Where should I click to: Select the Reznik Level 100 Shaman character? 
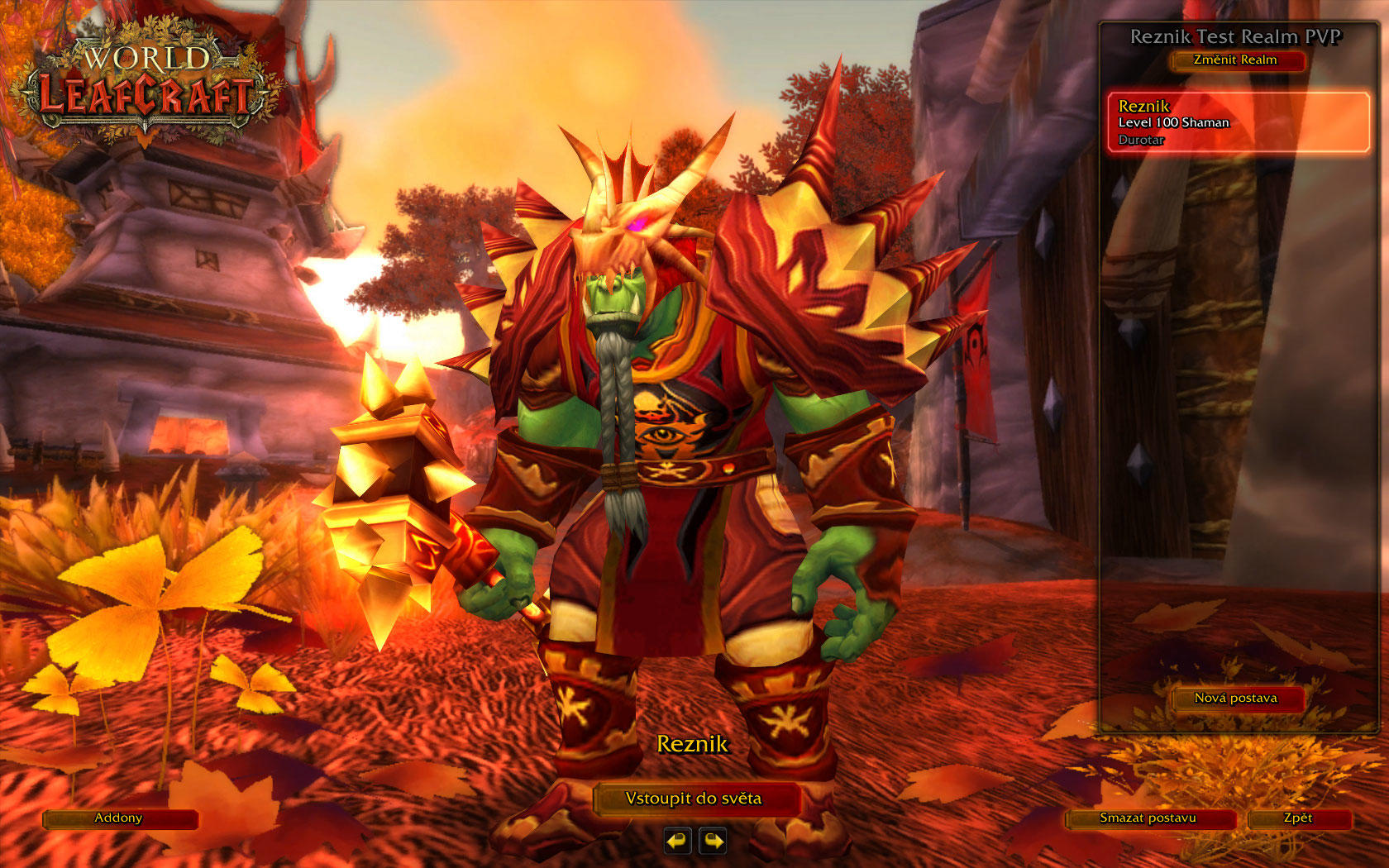pyautogui.click(x=1238, y=122)
